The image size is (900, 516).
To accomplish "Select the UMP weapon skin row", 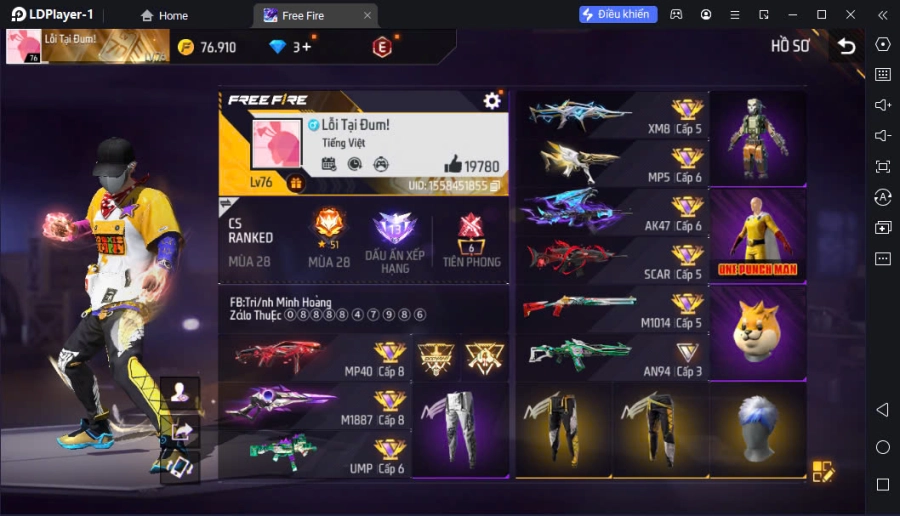I will coord(314,454).
